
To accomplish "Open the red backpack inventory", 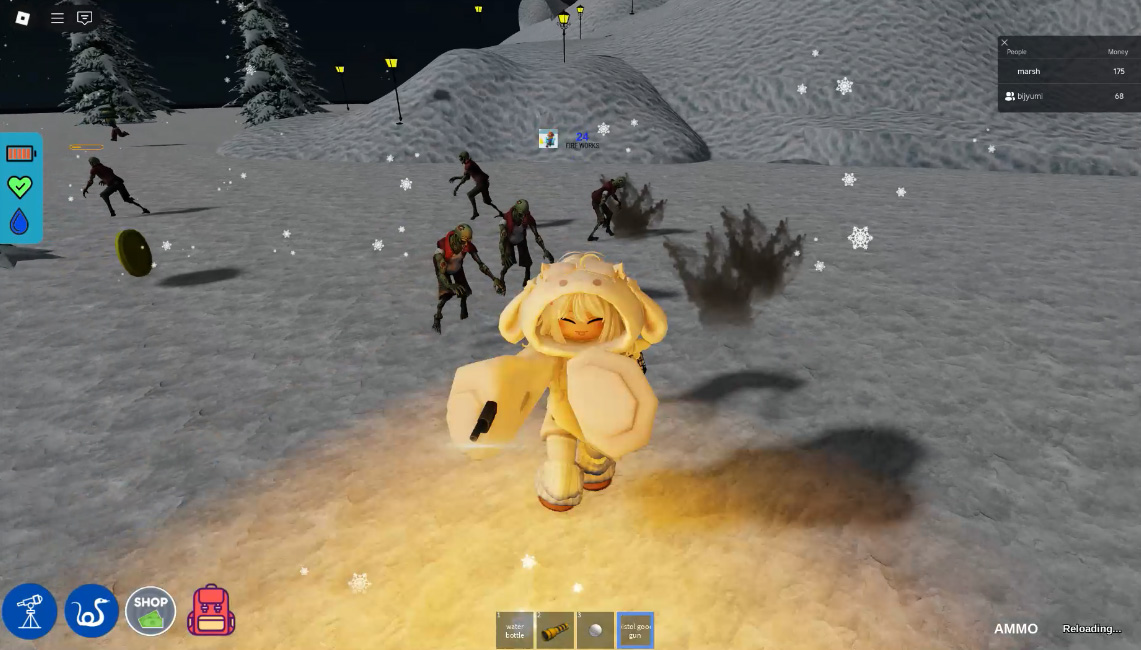I will (x=211, y=611).
